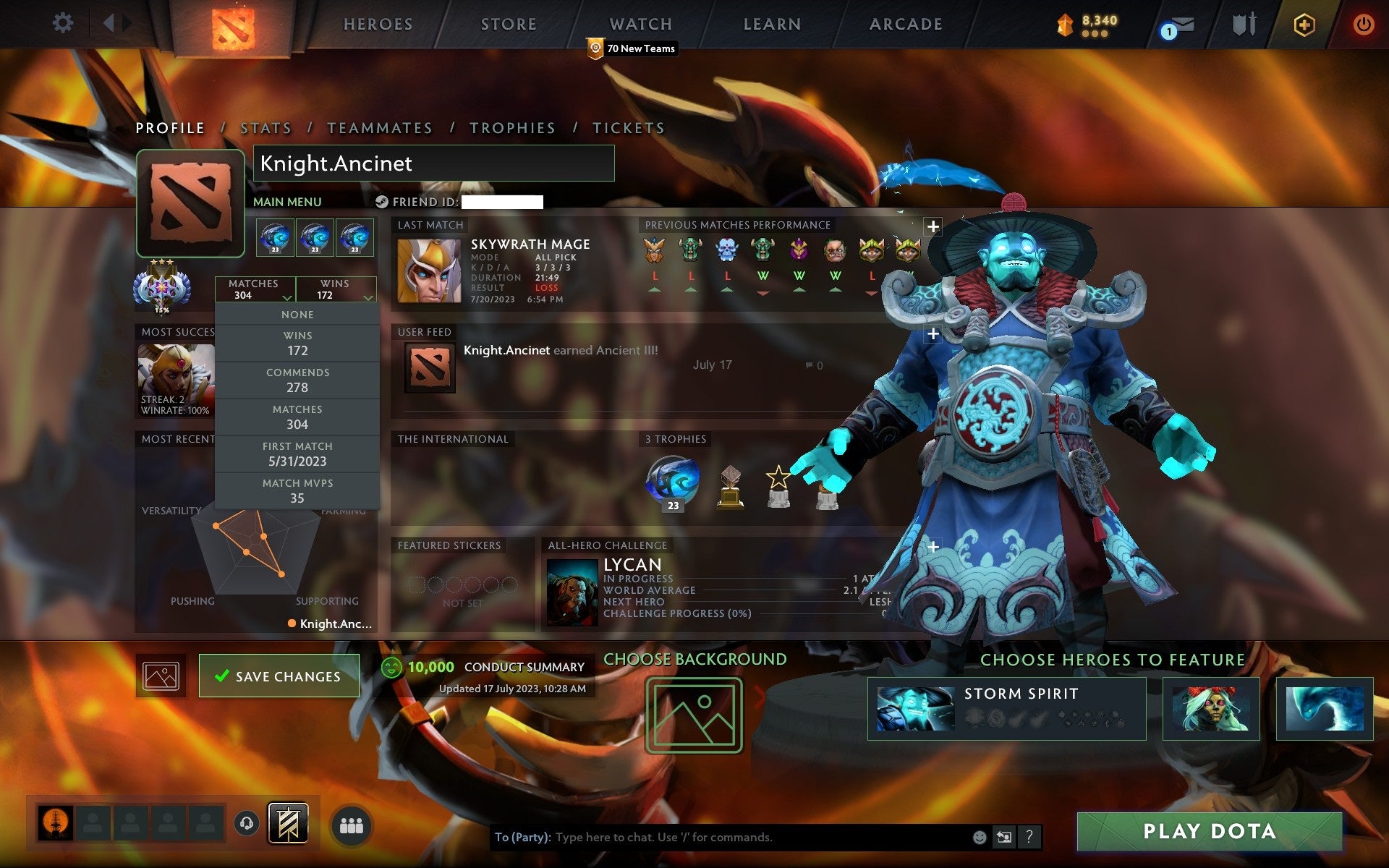Click the guild banner icon near party slots
The width and height of the screenshot is (1389, 868).
click(288, 822)
